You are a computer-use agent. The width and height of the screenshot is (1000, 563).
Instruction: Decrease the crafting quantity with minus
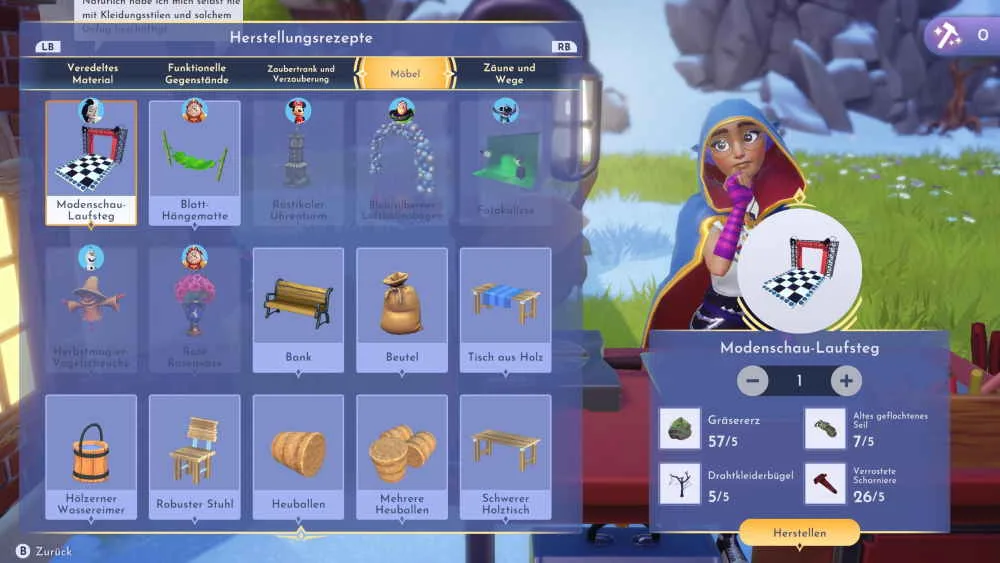click(753, 381)
